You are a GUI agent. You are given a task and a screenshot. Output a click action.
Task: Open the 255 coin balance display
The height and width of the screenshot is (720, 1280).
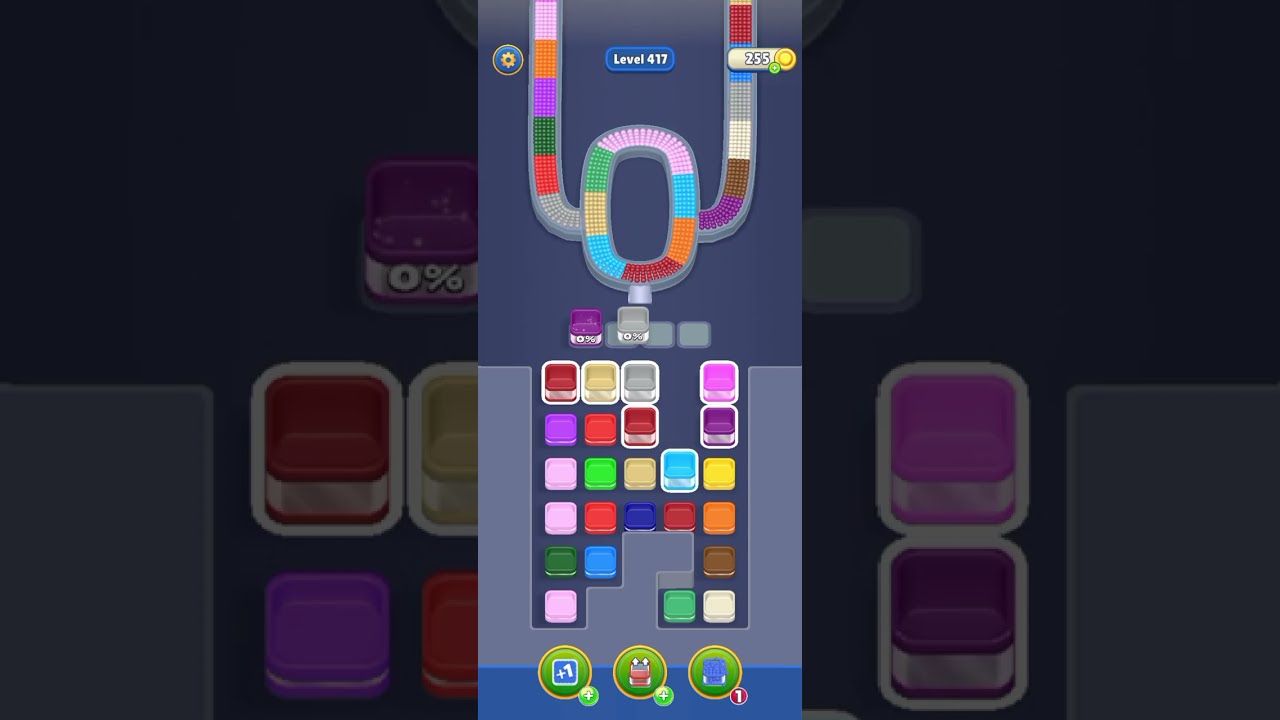point(757,59)
